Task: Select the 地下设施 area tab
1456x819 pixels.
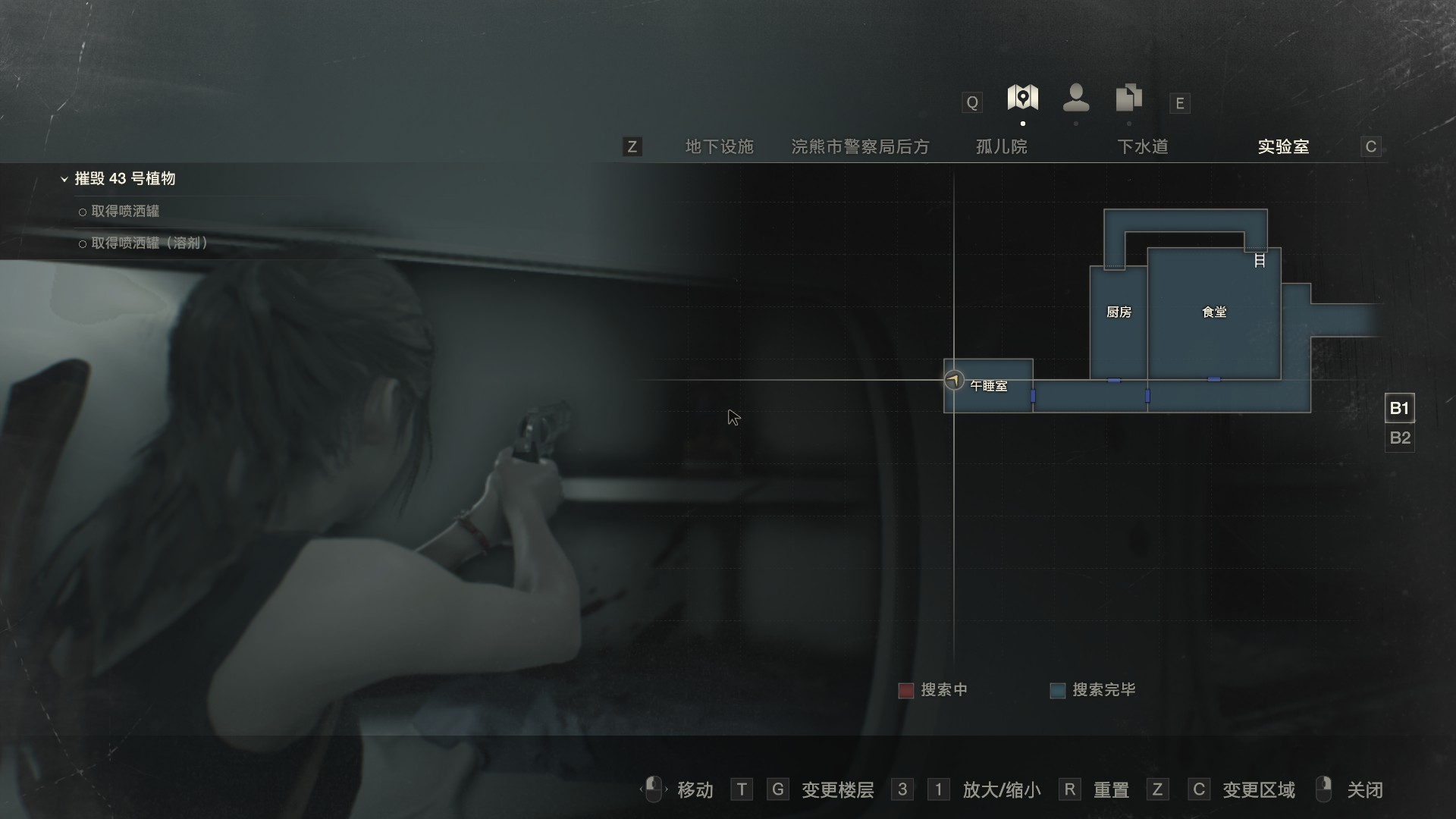Action: [719, 147]
